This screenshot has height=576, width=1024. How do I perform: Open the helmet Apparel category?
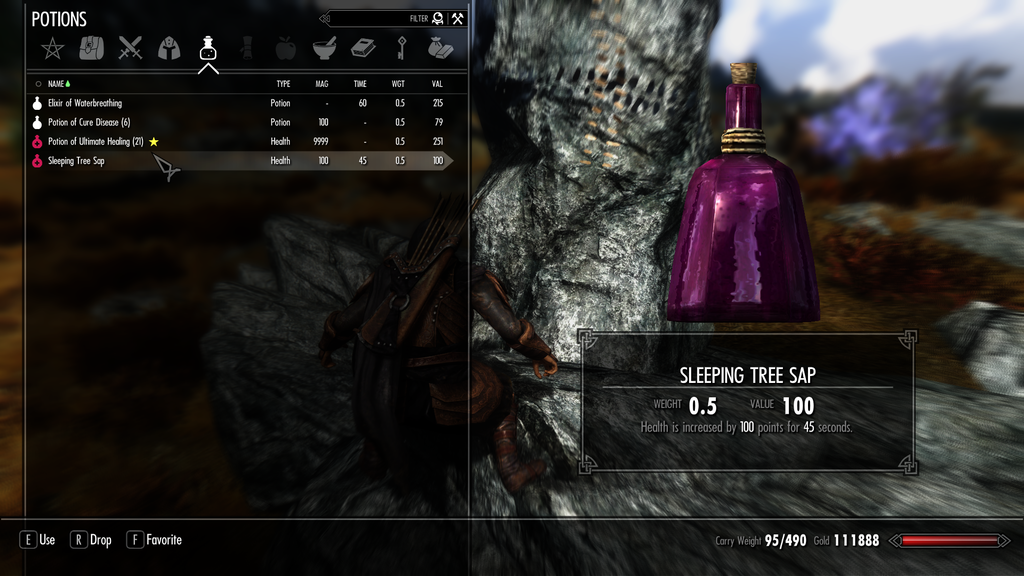pyautogui.click(x=169, y=48)
